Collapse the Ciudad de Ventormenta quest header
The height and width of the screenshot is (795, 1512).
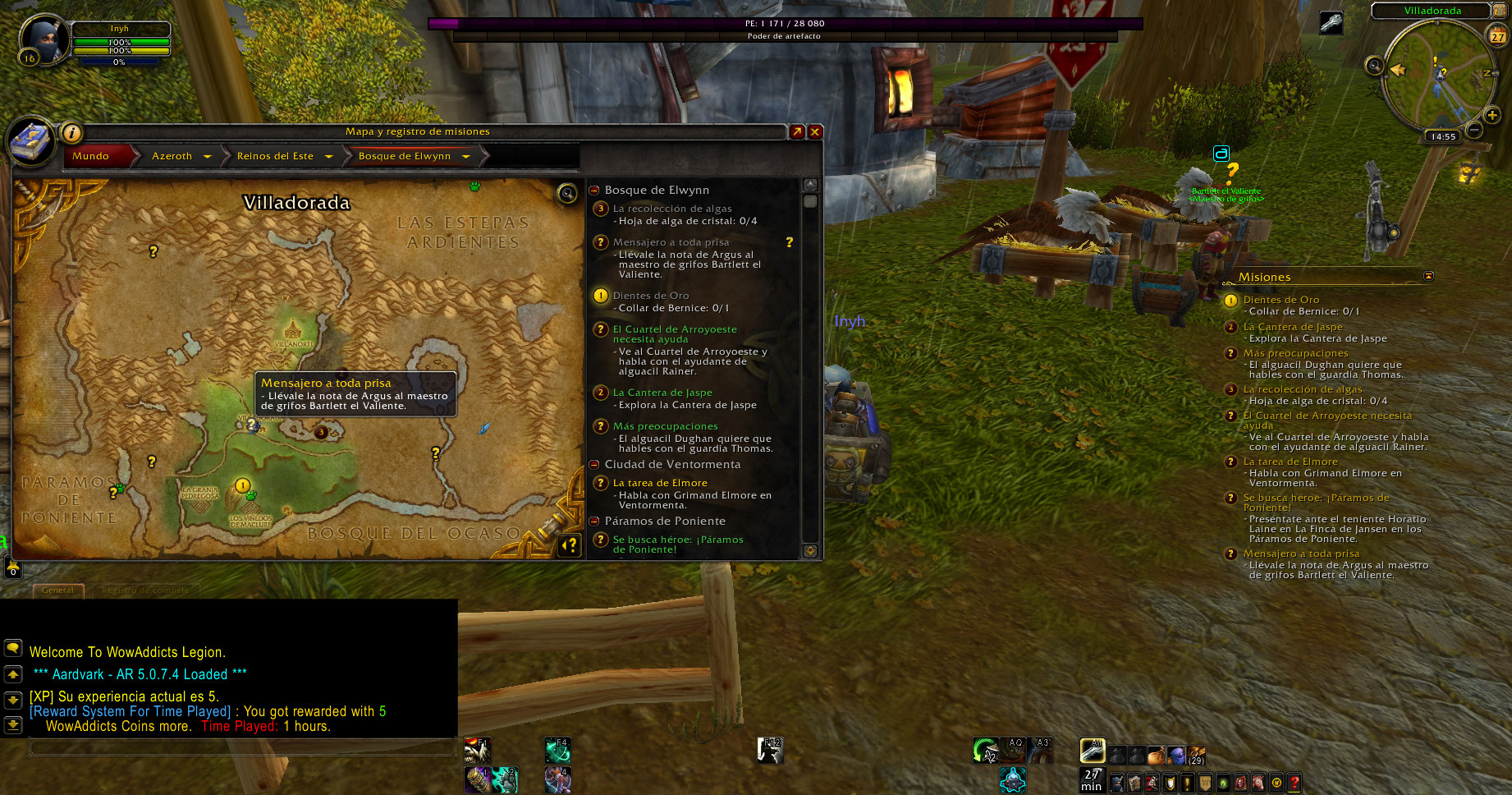click(594, 465)
